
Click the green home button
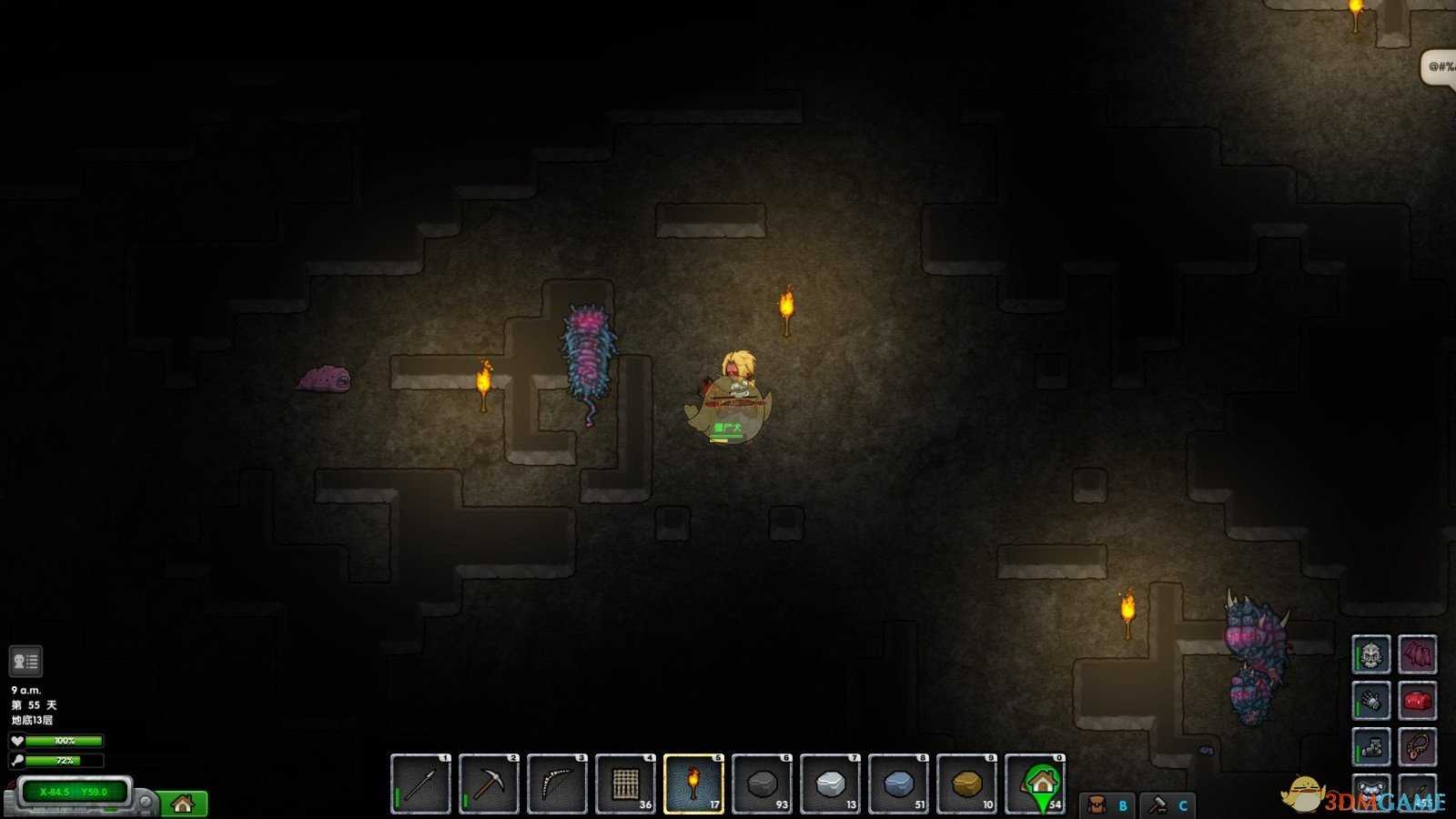pos(183,804)
